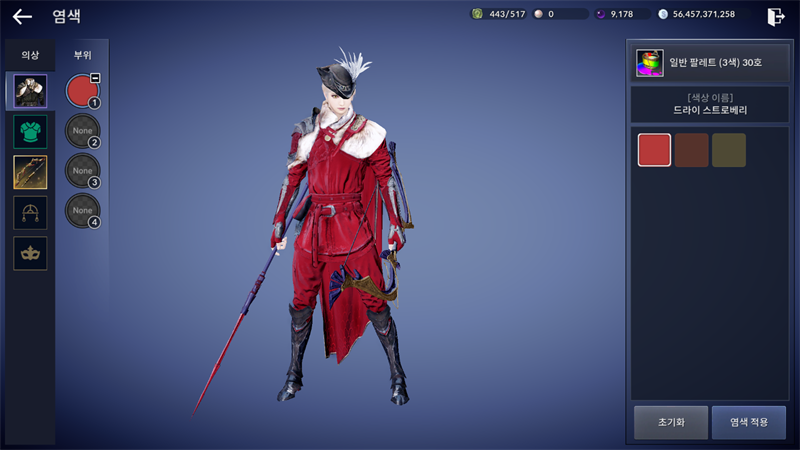
Task: Exit the dye screen via the door icon
Action: click(776, 16)
